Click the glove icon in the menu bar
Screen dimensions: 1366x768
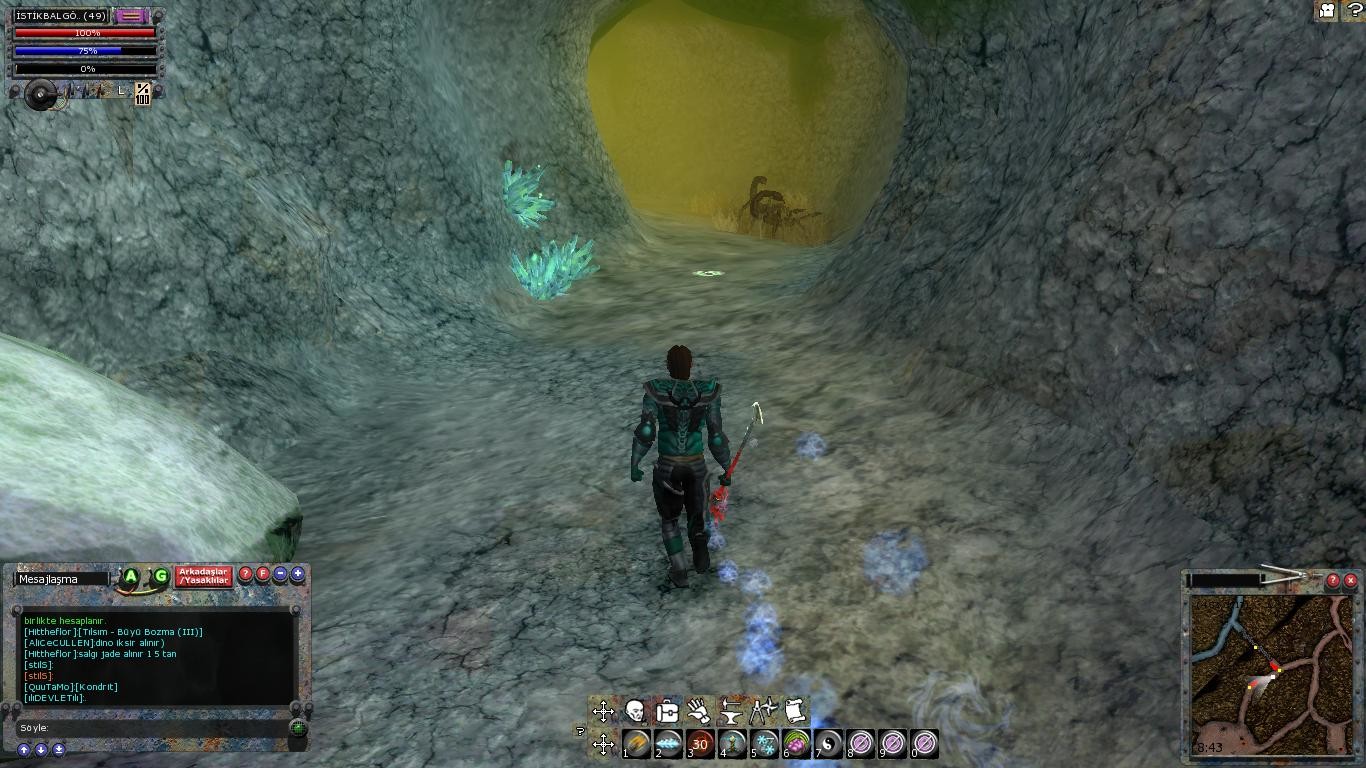click(699, 711)
